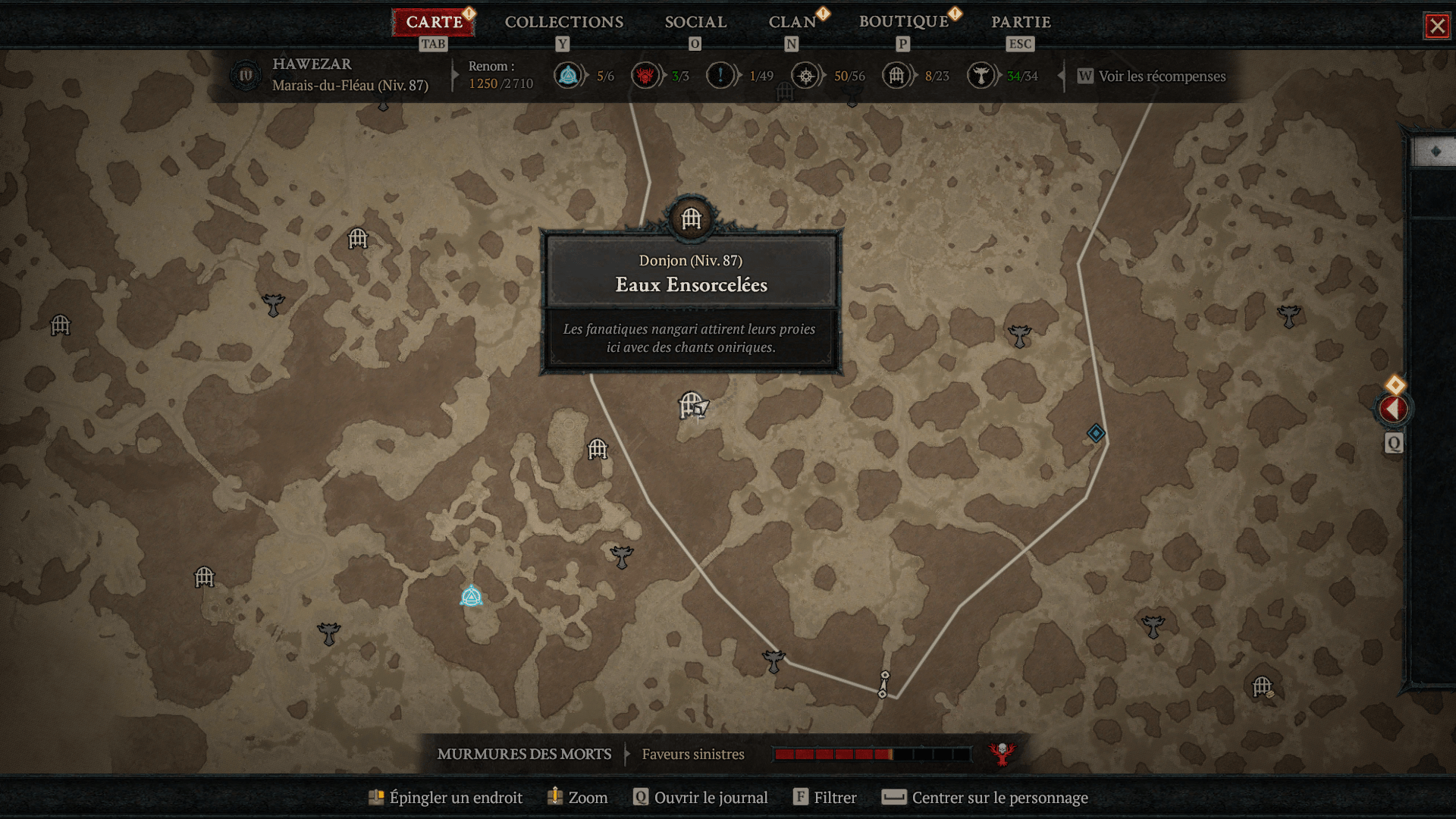Click Voir les récompenses

pos(1161,76)
